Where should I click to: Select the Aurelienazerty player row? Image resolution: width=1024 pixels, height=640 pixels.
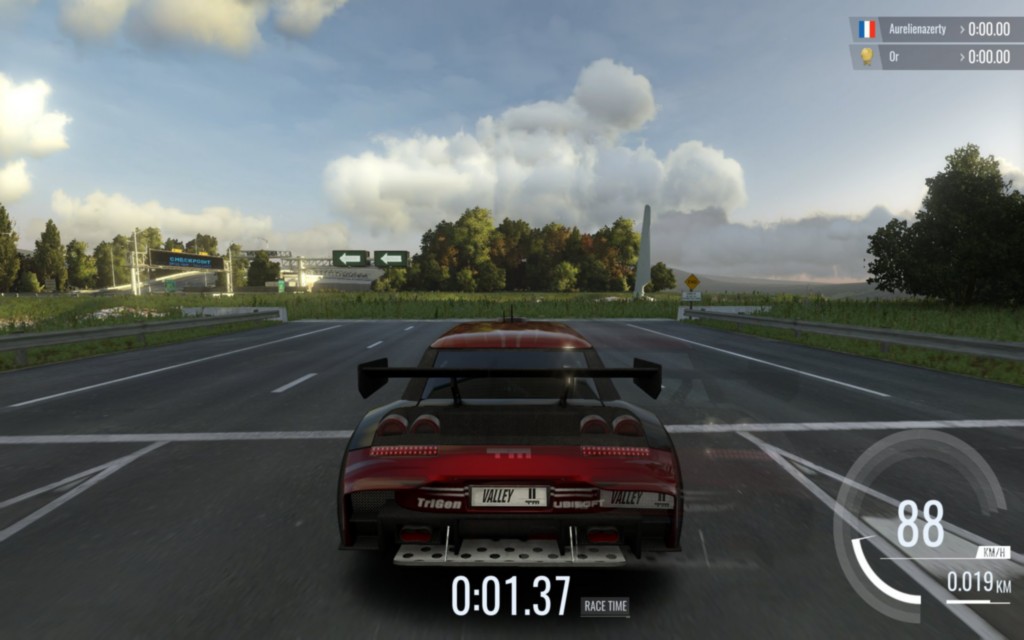[934, 29]
